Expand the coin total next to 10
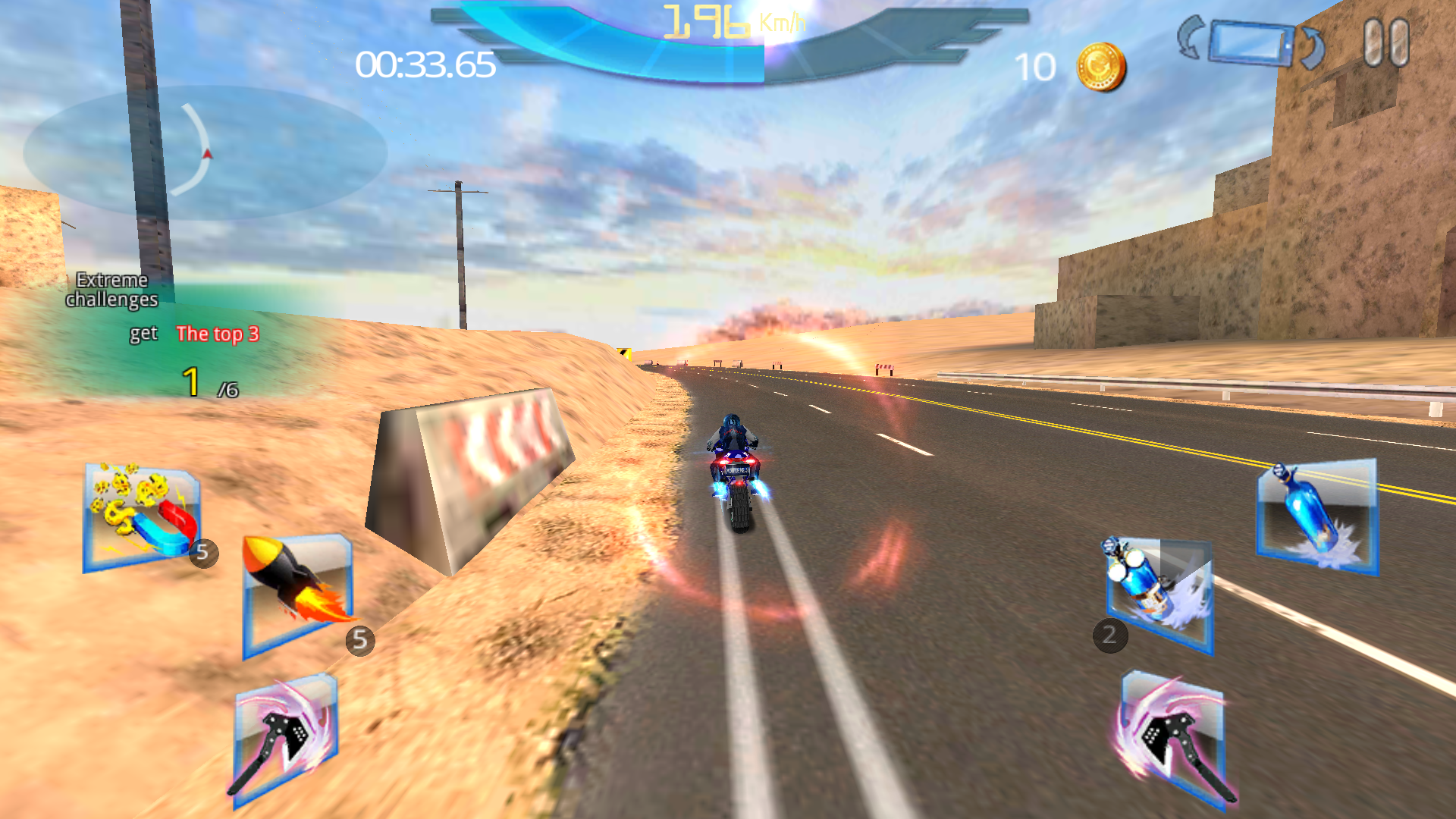The height and width of the screenshot is (819, 1456). click(1039, 68)
